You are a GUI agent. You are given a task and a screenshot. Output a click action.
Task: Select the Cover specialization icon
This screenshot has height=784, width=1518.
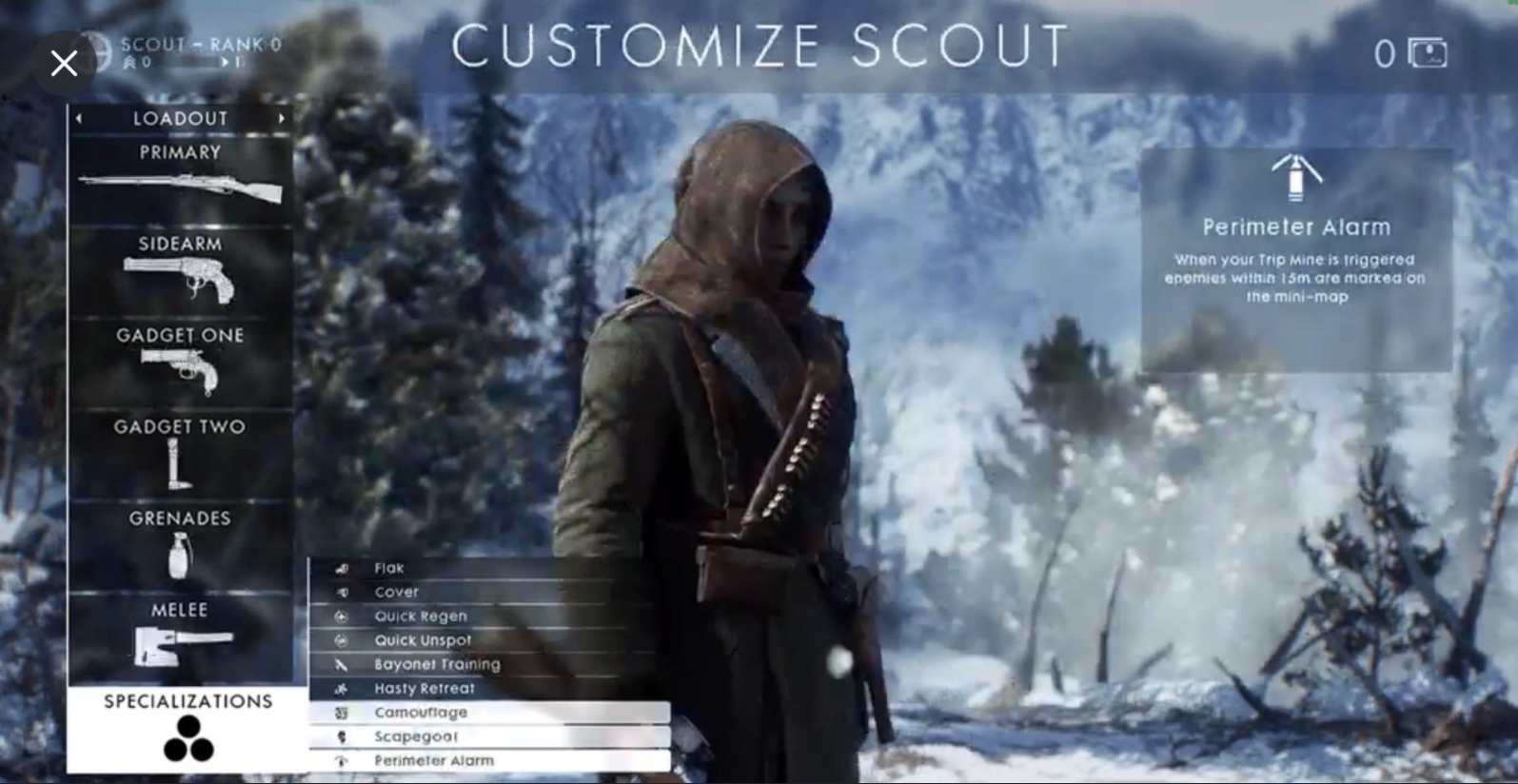(340, 591)
